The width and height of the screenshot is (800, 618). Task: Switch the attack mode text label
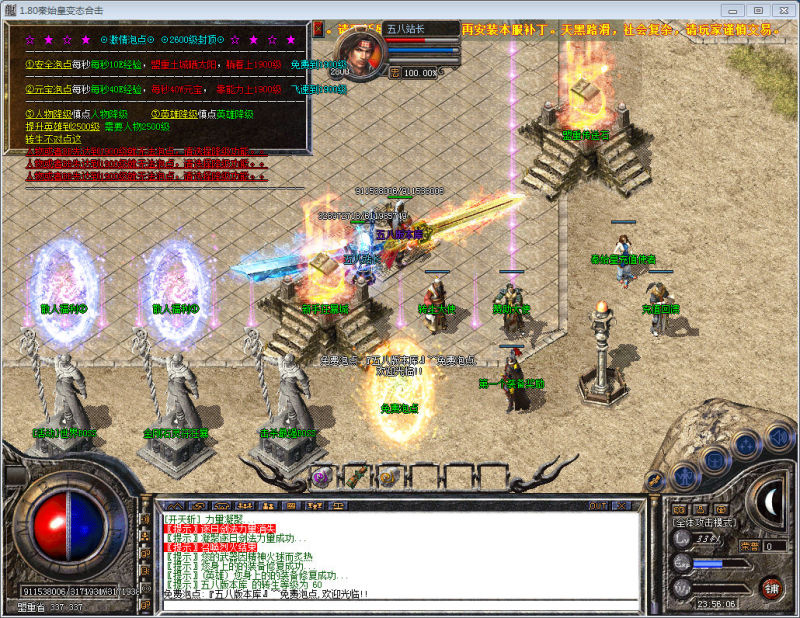point(703,523)
